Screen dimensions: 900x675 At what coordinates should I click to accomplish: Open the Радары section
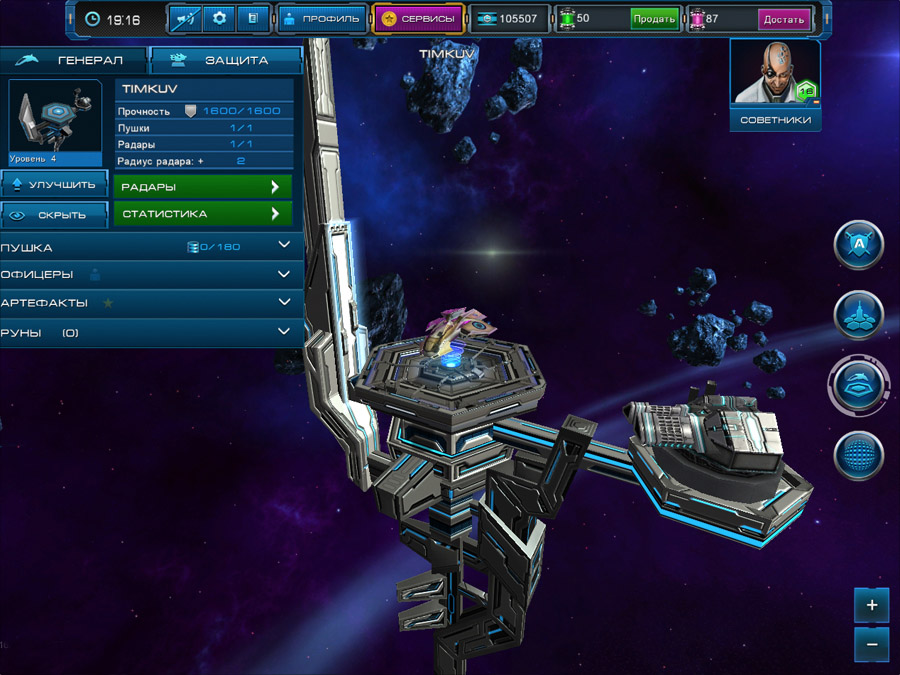pos(203,186)
